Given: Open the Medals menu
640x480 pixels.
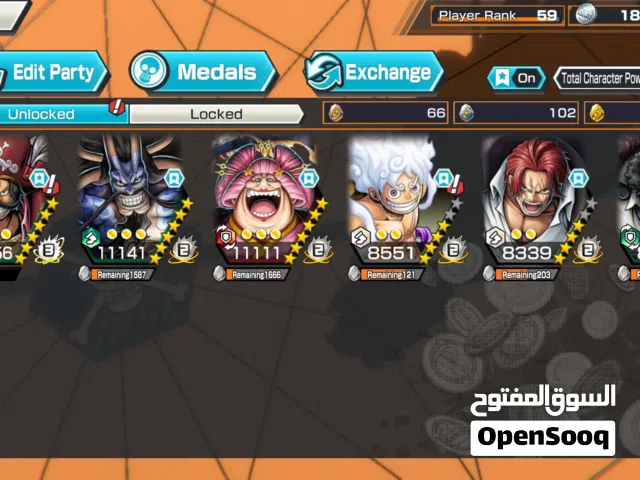Looking at the screenshot, I should [x=204, y=72].
